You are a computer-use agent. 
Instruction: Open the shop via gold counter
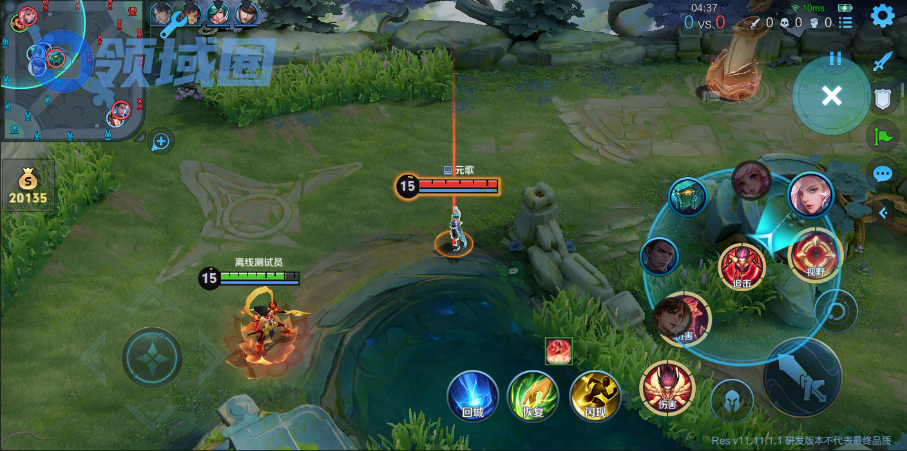pos(28,186)
